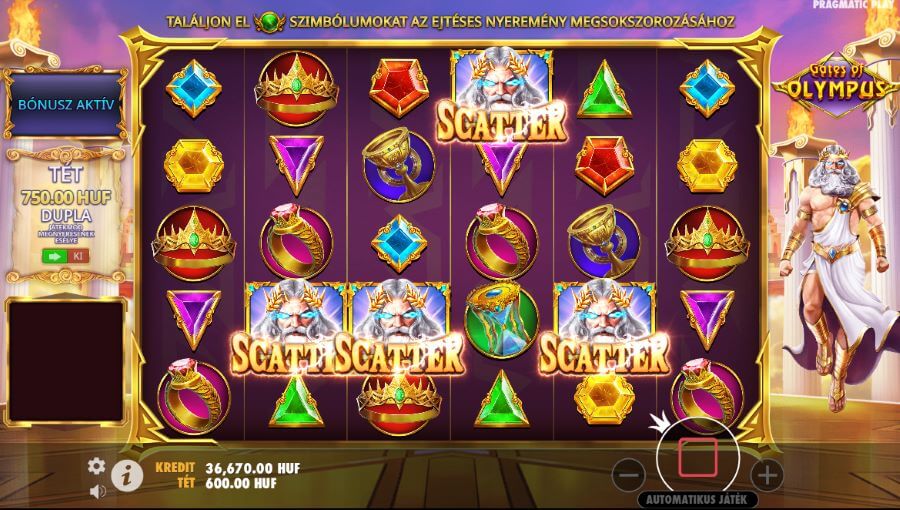Click the Bónusz Aktív bonus panel
The width and height of the screenshot is (900, 510).
65,104
